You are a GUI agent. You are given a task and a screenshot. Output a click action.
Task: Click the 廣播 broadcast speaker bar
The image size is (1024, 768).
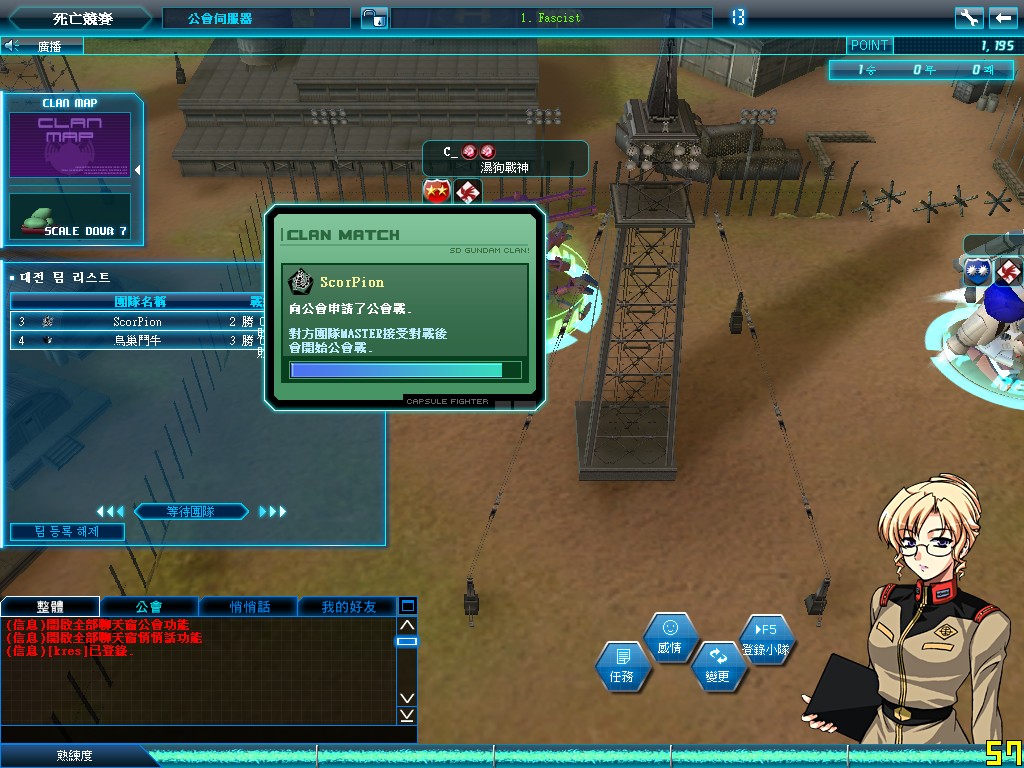(x=42, y=45)
